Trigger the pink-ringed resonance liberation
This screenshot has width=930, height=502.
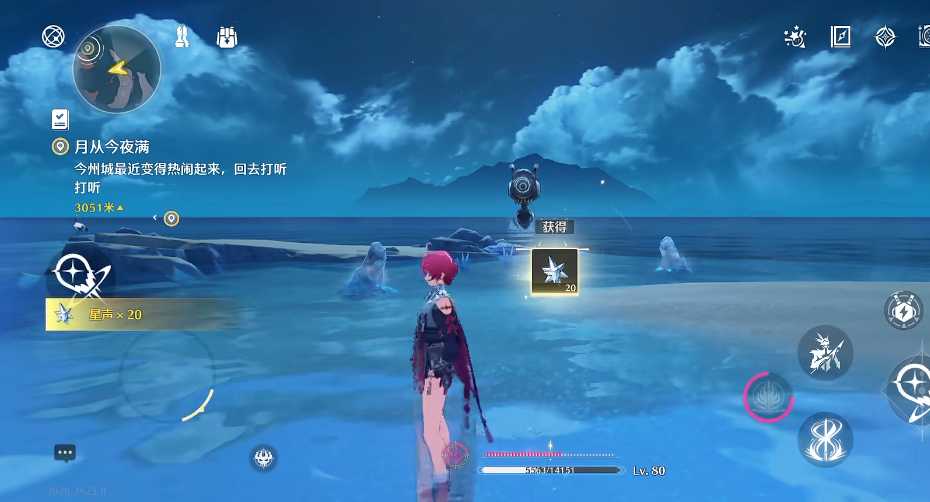click(x=769, y=397)
